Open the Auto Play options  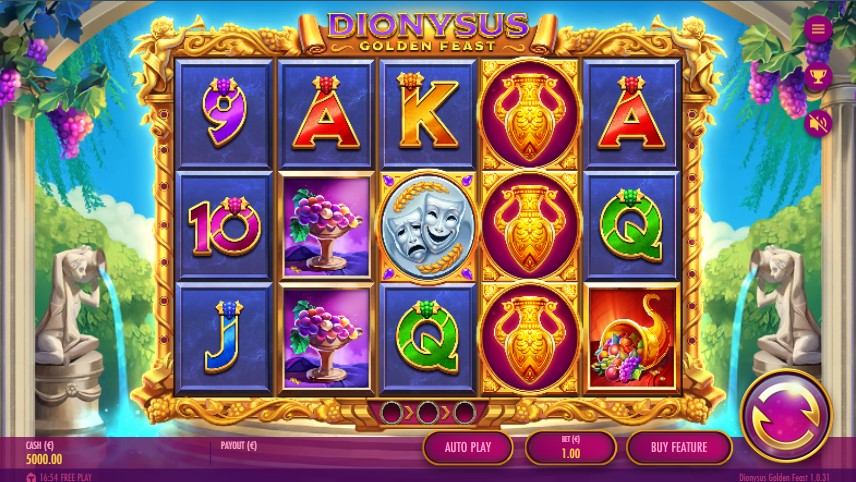468,447
